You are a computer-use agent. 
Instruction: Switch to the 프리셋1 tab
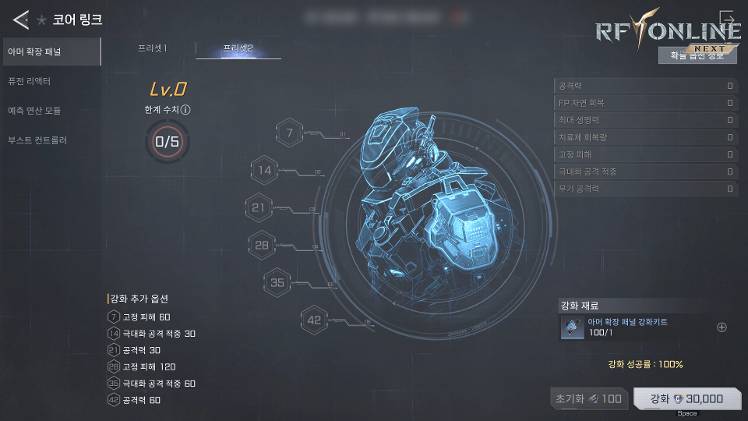point(152,48)
